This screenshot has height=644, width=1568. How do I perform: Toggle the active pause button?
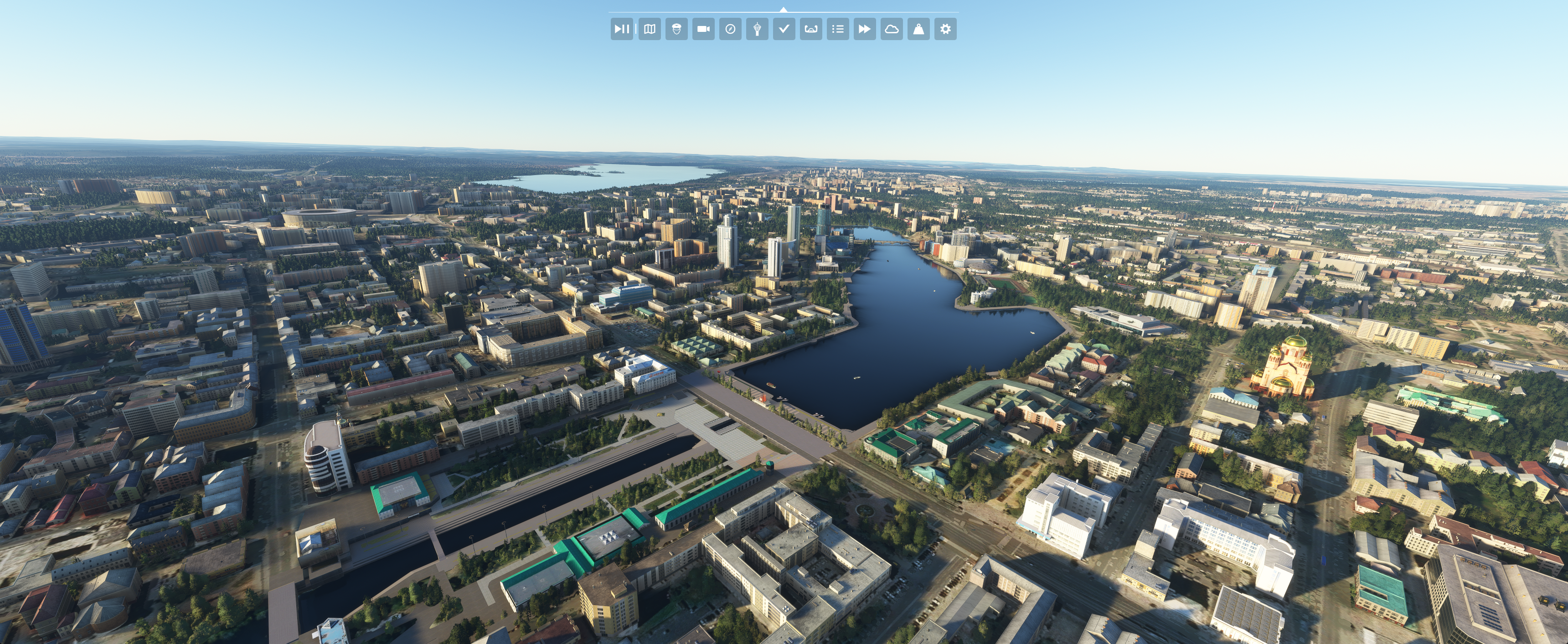(621, 29)
